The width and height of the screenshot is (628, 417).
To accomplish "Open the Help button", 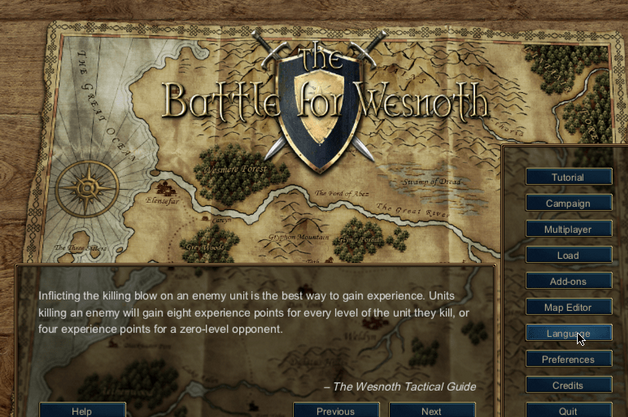I will (x=82, y=410).
